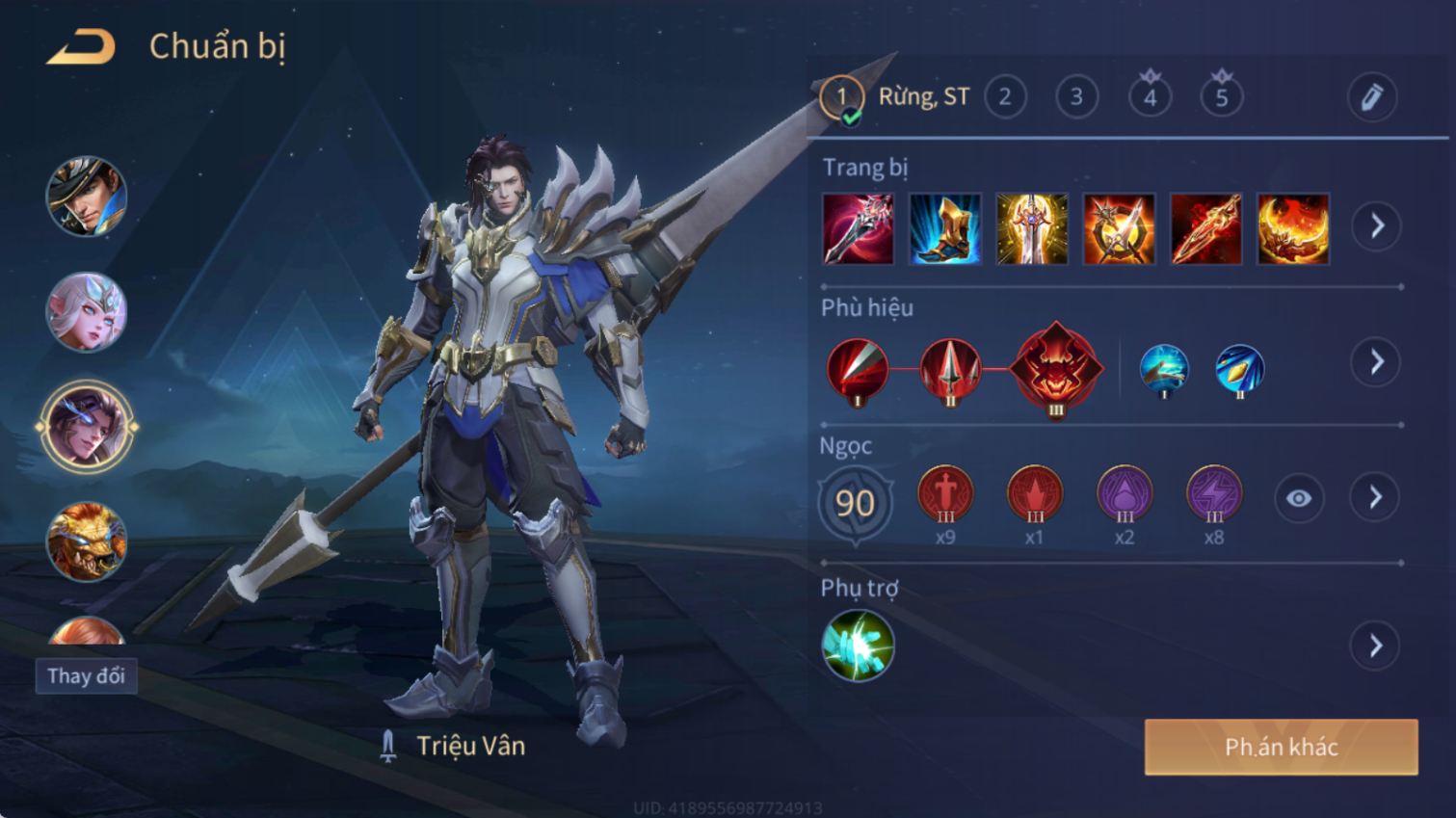Open the Ngọc gem section arrow
This screenshot has width=1456, height=818.
point(1376,498)
